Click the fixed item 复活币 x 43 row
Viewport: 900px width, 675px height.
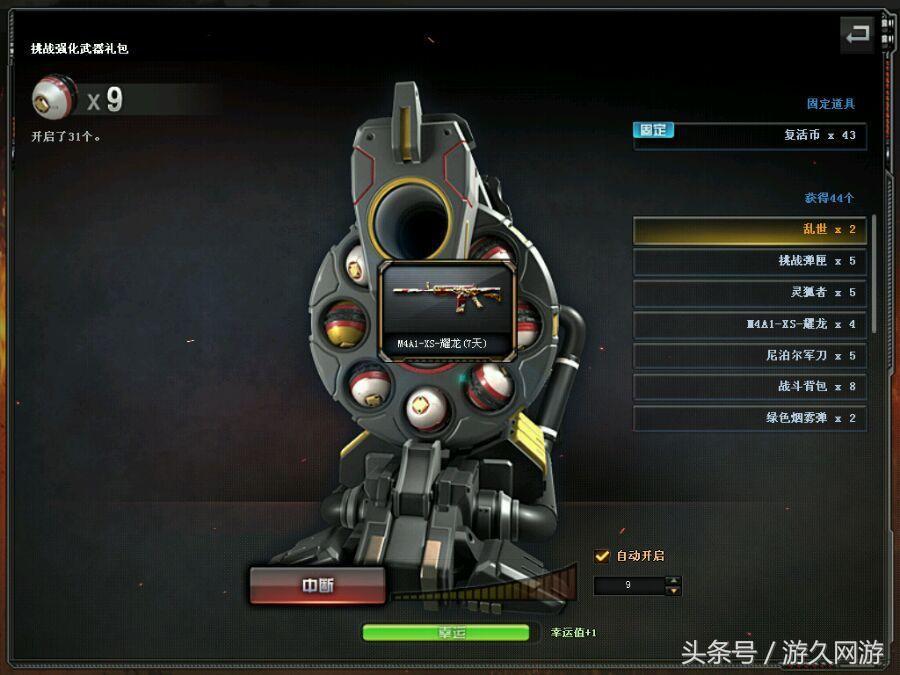click(x=749, y=135)
